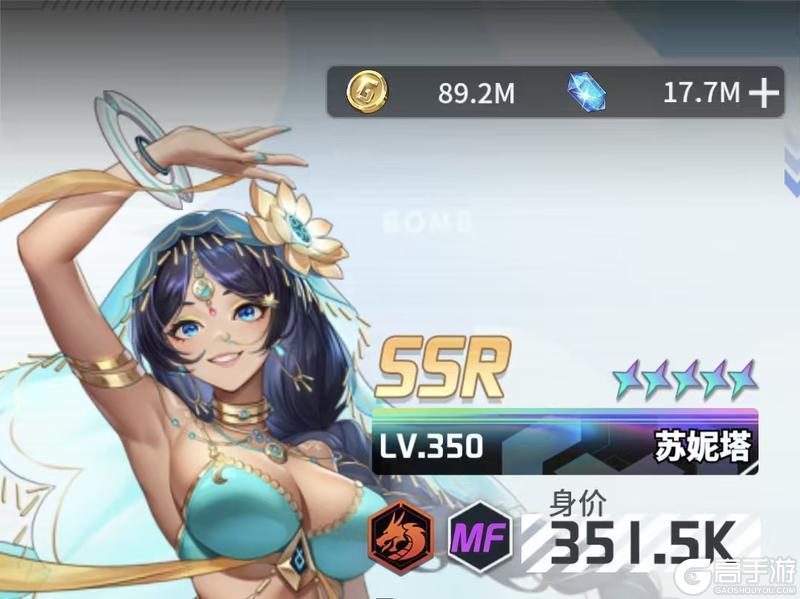Tap the five-star rating row

[686, 380]
